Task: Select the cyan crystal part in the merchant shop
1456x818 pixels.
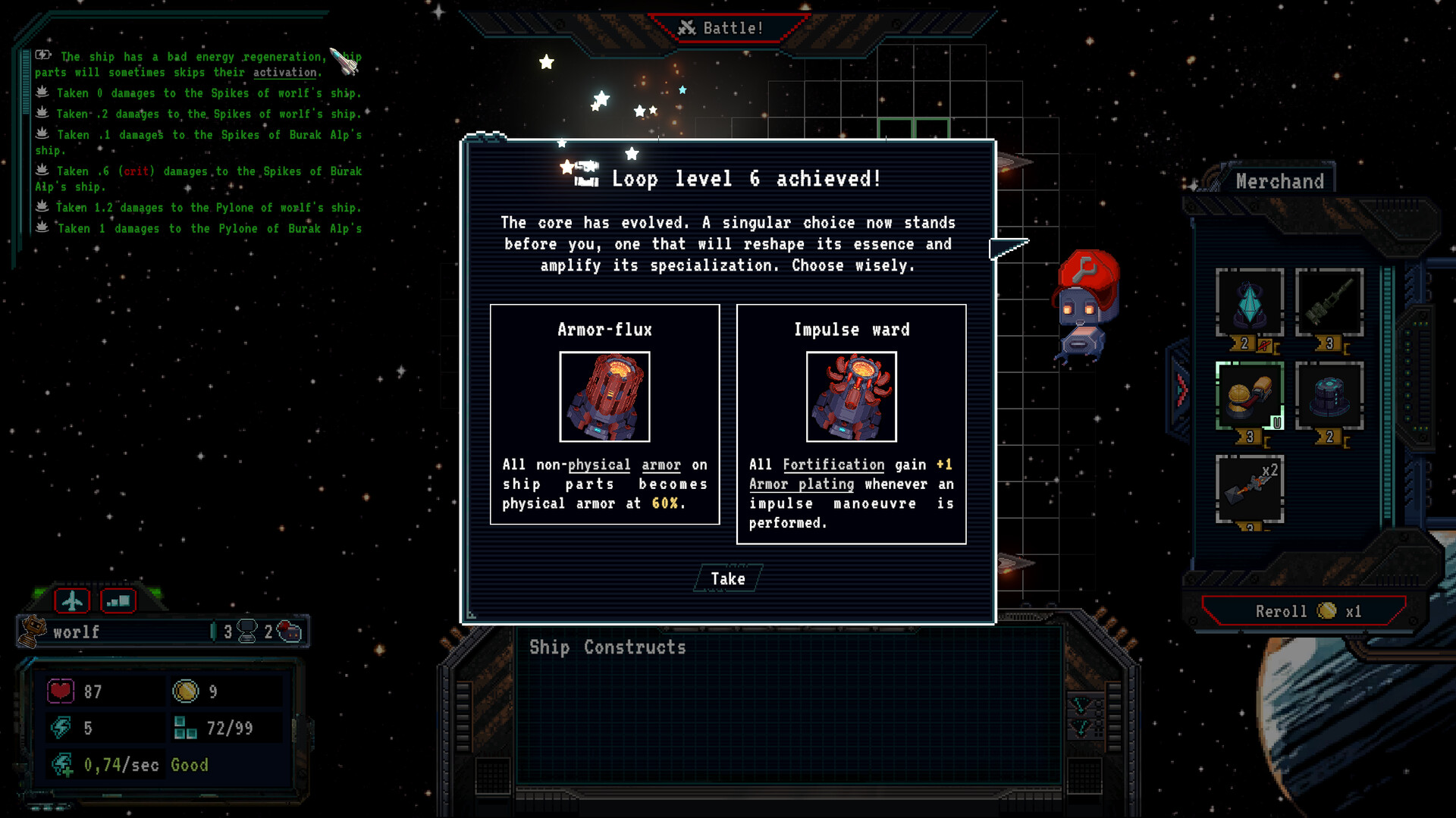Action: [x=1249, y=302]
